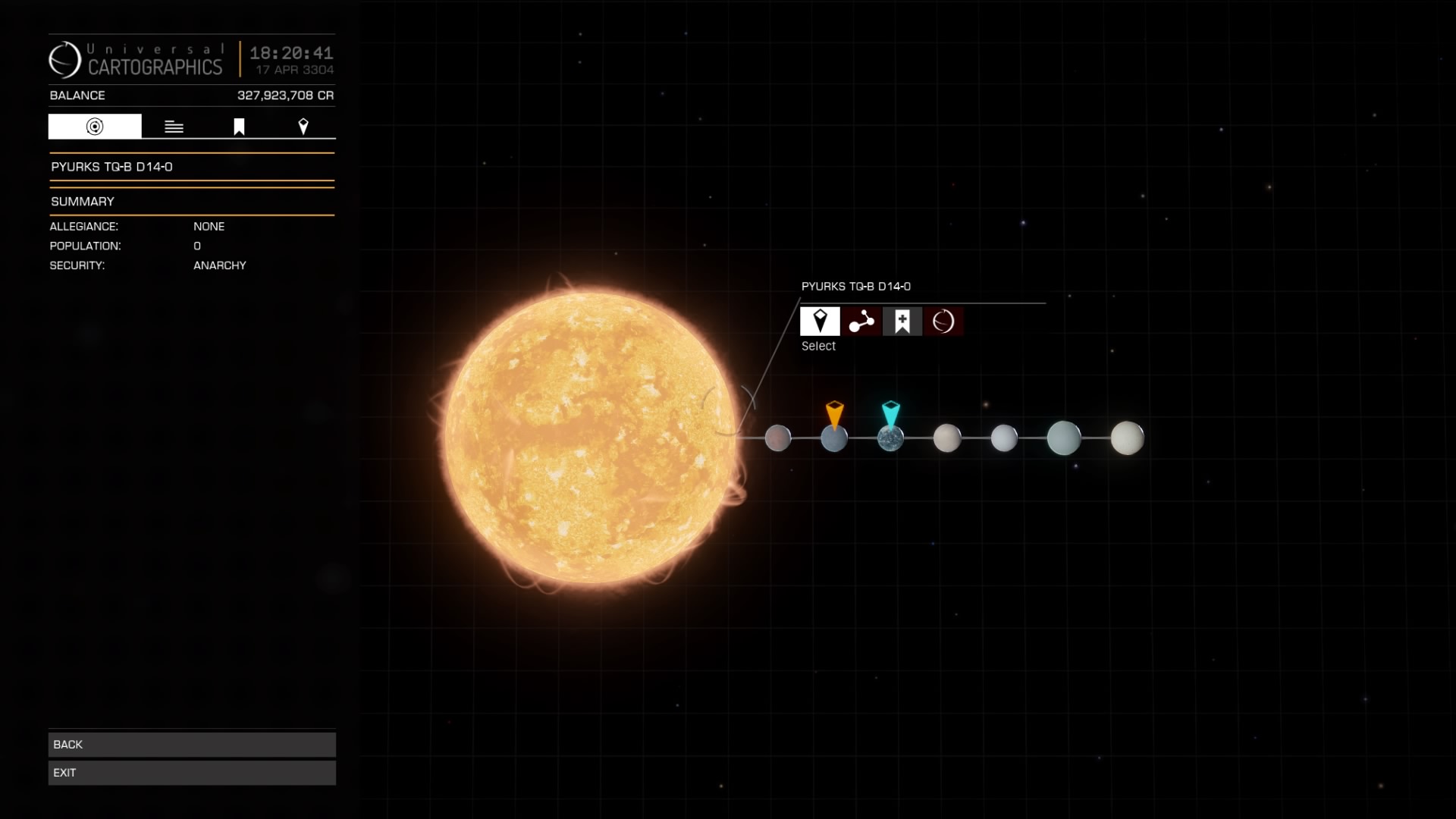Switch to the orbital system map tab
This screenshot has width=1456, height=819.
(93, 126)
